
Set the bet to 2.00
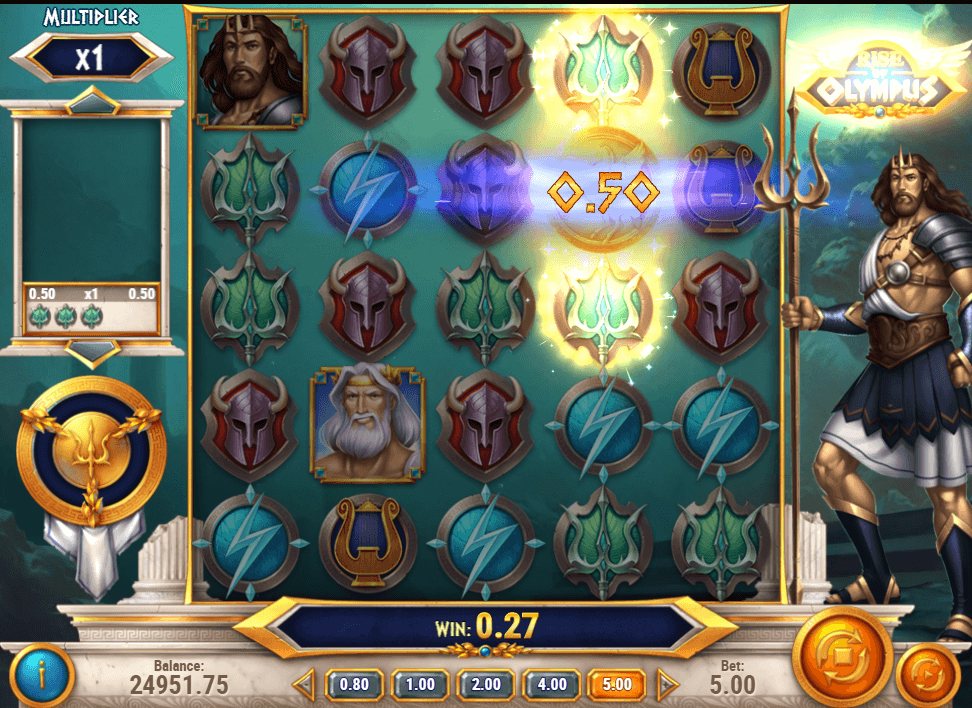[486, 685]
